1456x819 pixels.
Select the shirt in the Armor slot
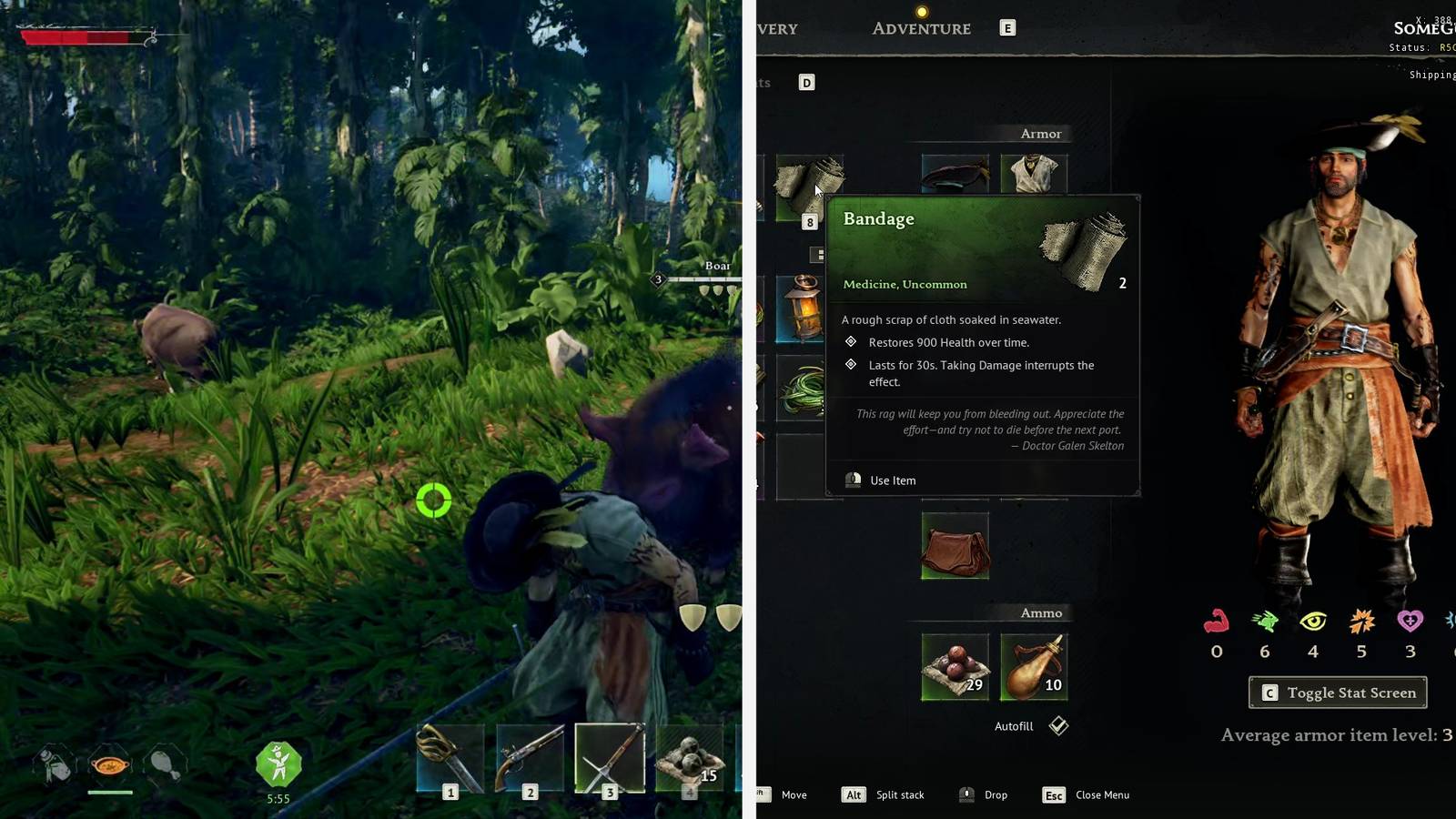pyautogui.click(x=1036, y=173)
